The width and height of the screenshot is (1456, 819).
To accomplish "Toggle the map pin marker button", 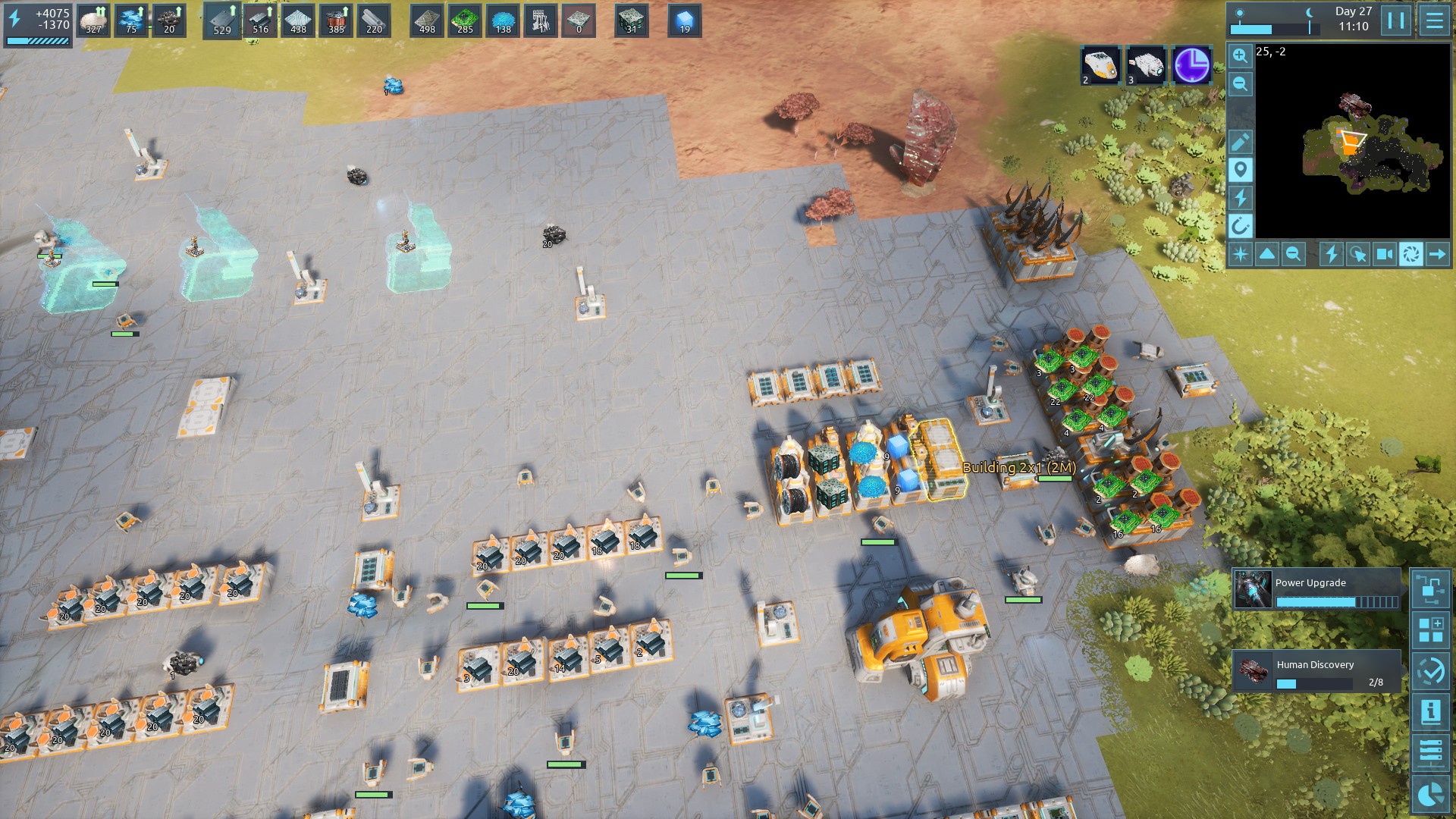I will point(1240,170).
